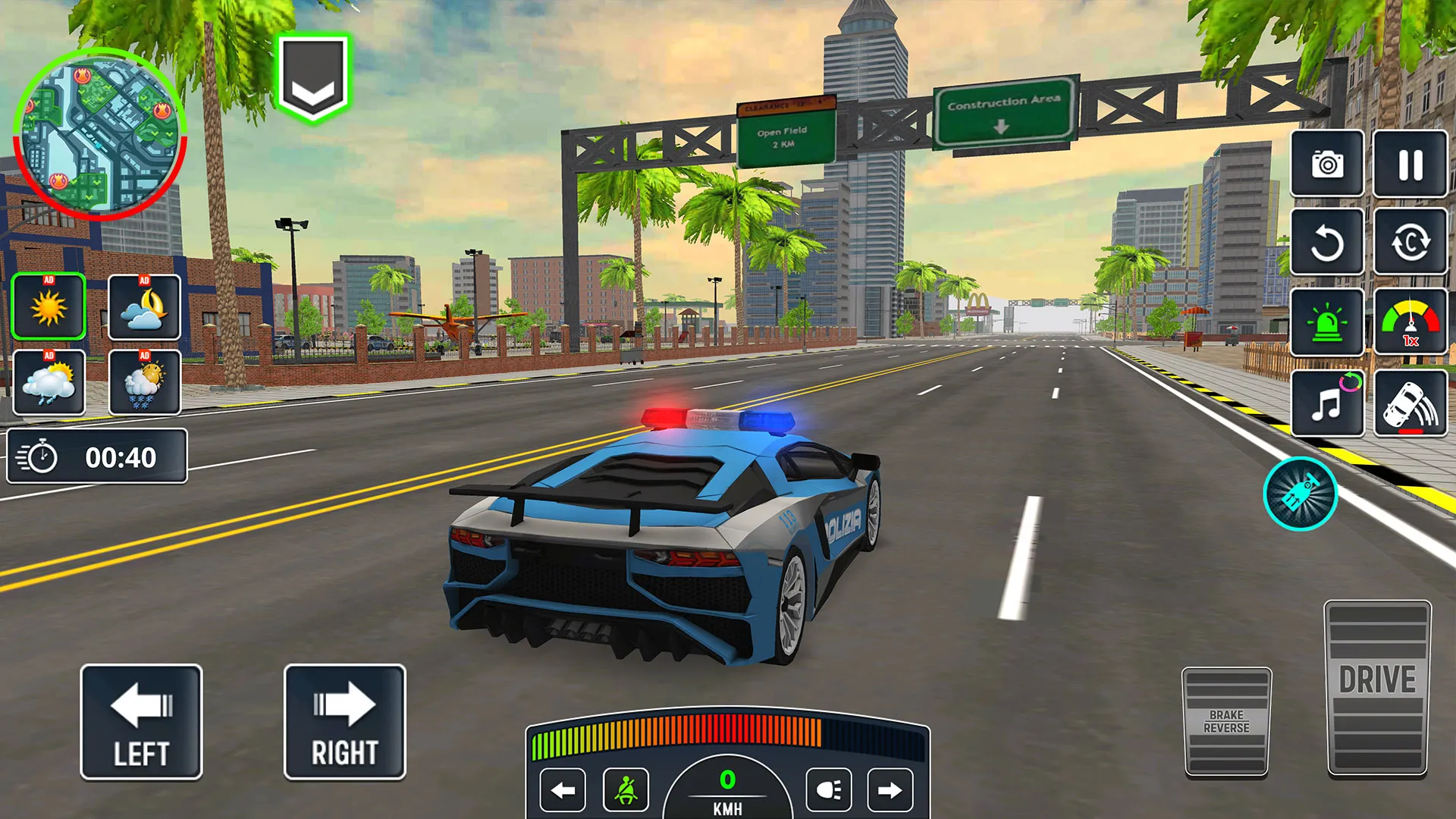1456x819 pixels.
Task: Select the sunny weather option
Action: (x=48, y=307)
